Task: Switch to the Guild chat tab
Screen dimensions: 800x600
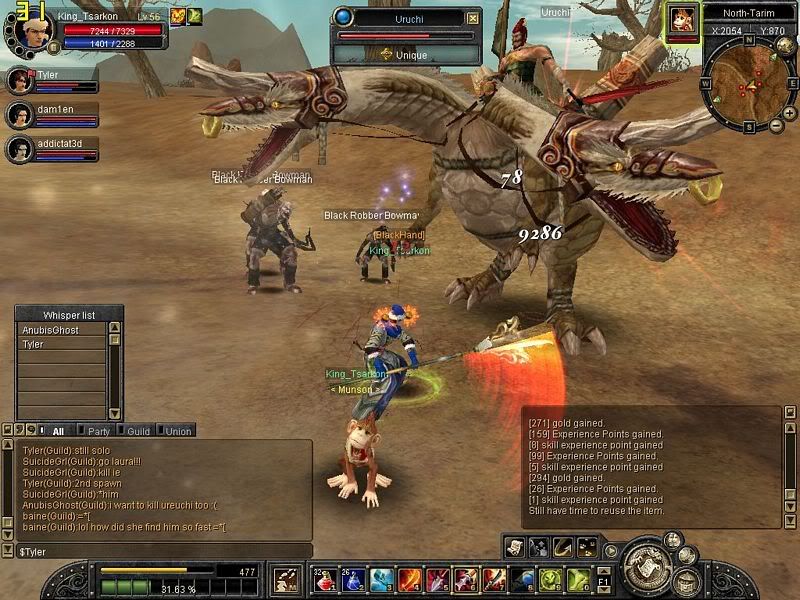Action: click(138, 431)
